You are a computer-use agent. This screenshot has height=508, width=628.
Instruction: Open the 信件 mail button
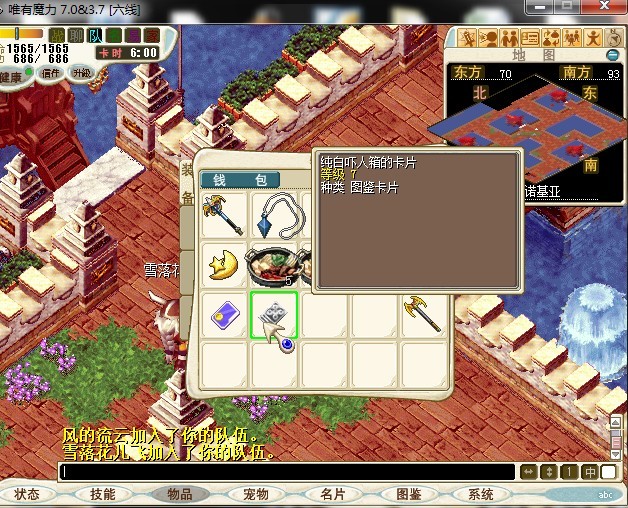pyautogui.click(x=52, y=73)
